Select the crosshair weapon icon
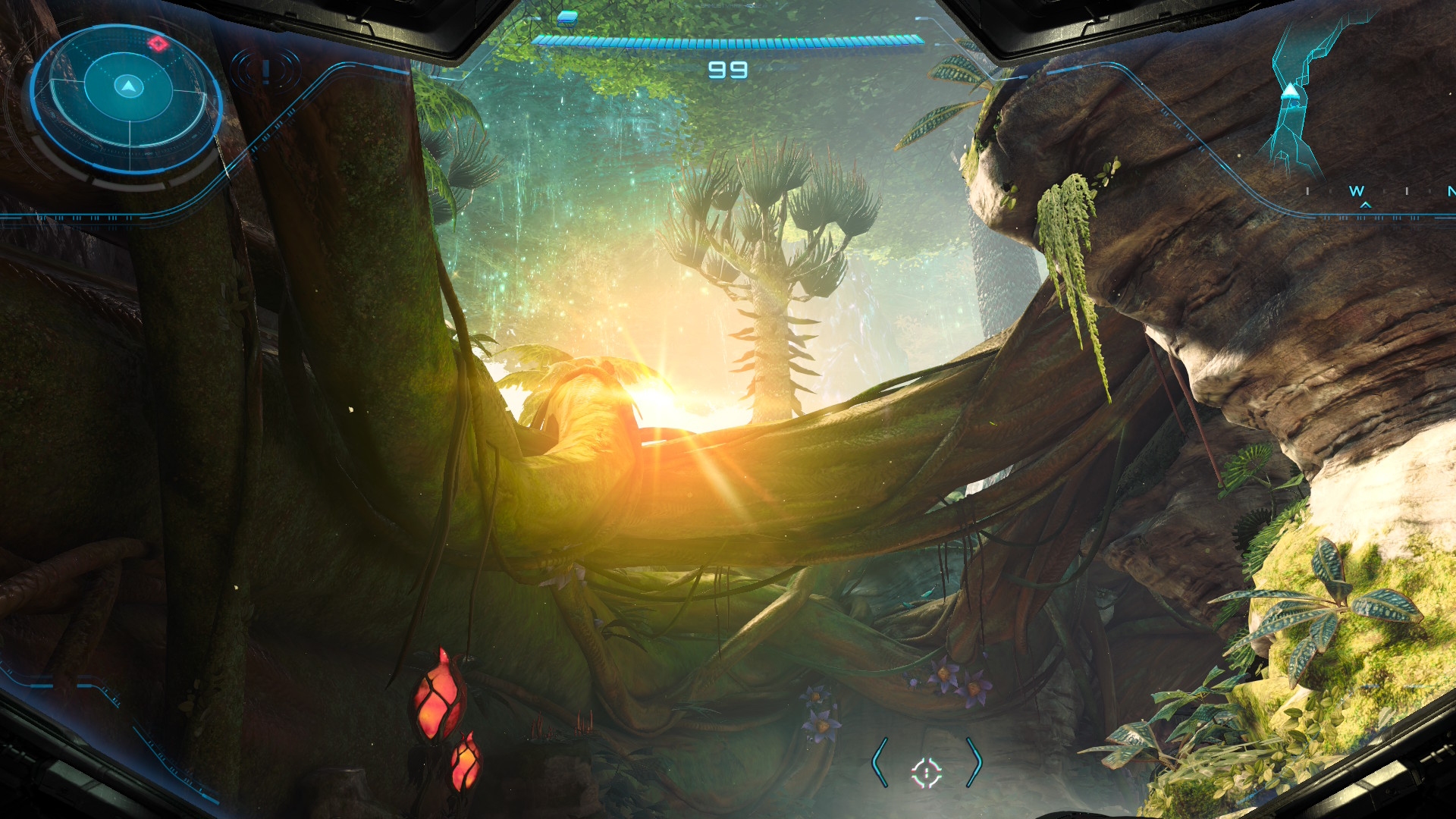This screenshot has height=819, width=1456. (926, 772)
